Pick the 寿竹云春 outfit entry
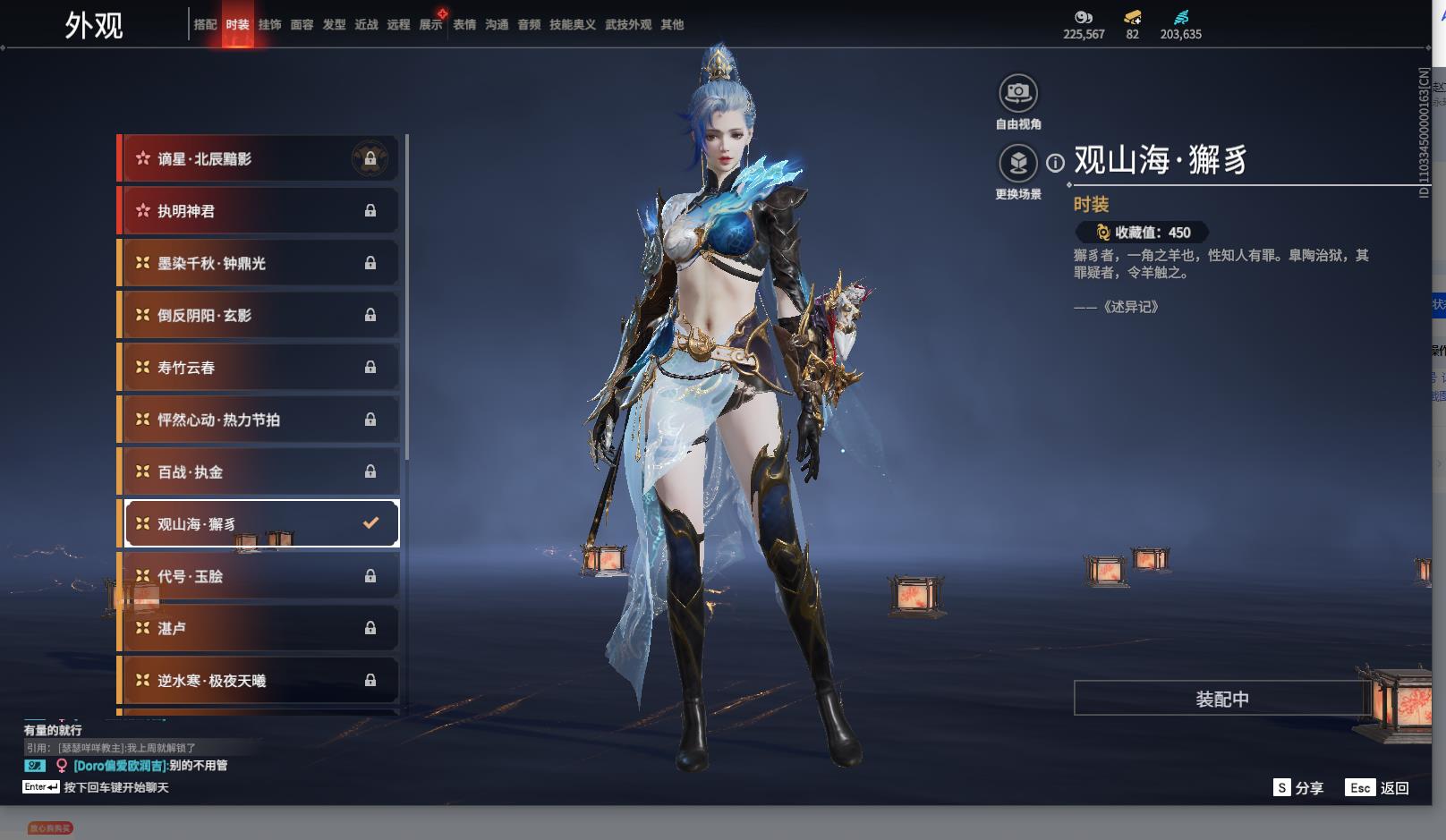This screenshot has width=1446, height=840. pos(259,368)
